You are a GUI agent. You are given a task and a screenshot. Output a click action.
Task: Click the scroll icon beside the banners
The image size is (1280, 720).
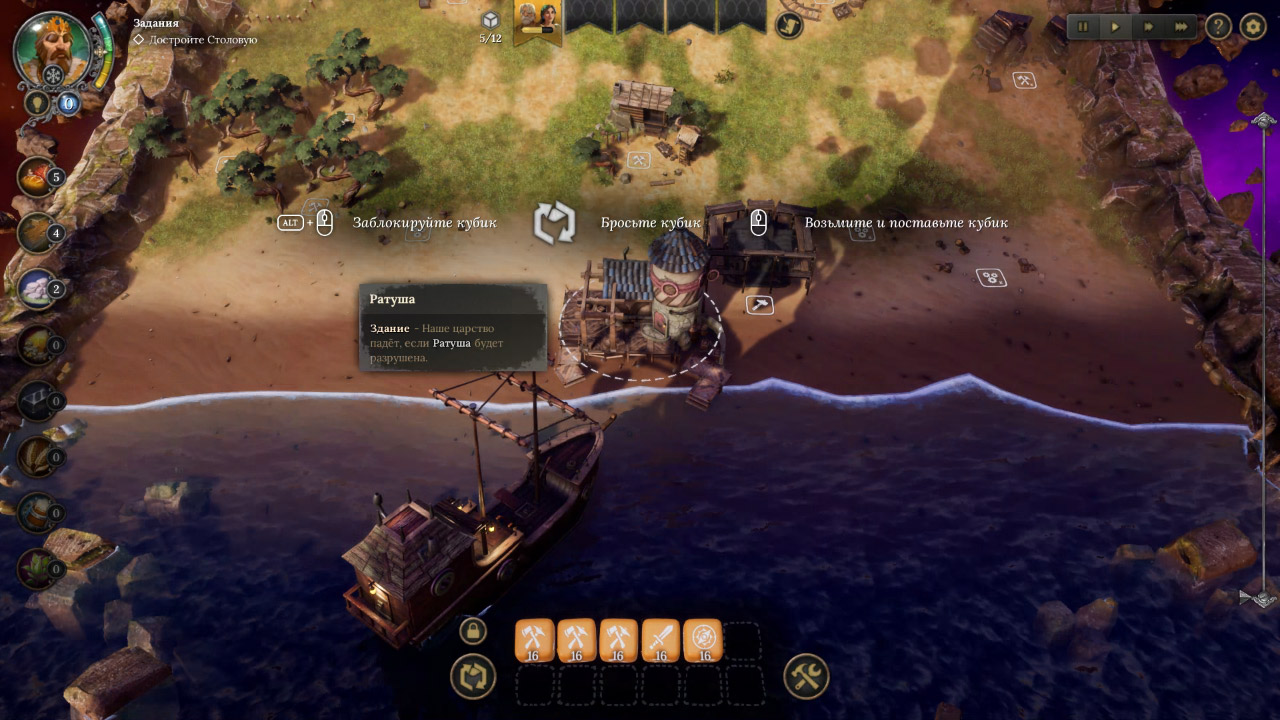pyautogui.click(x=788, y=25)
